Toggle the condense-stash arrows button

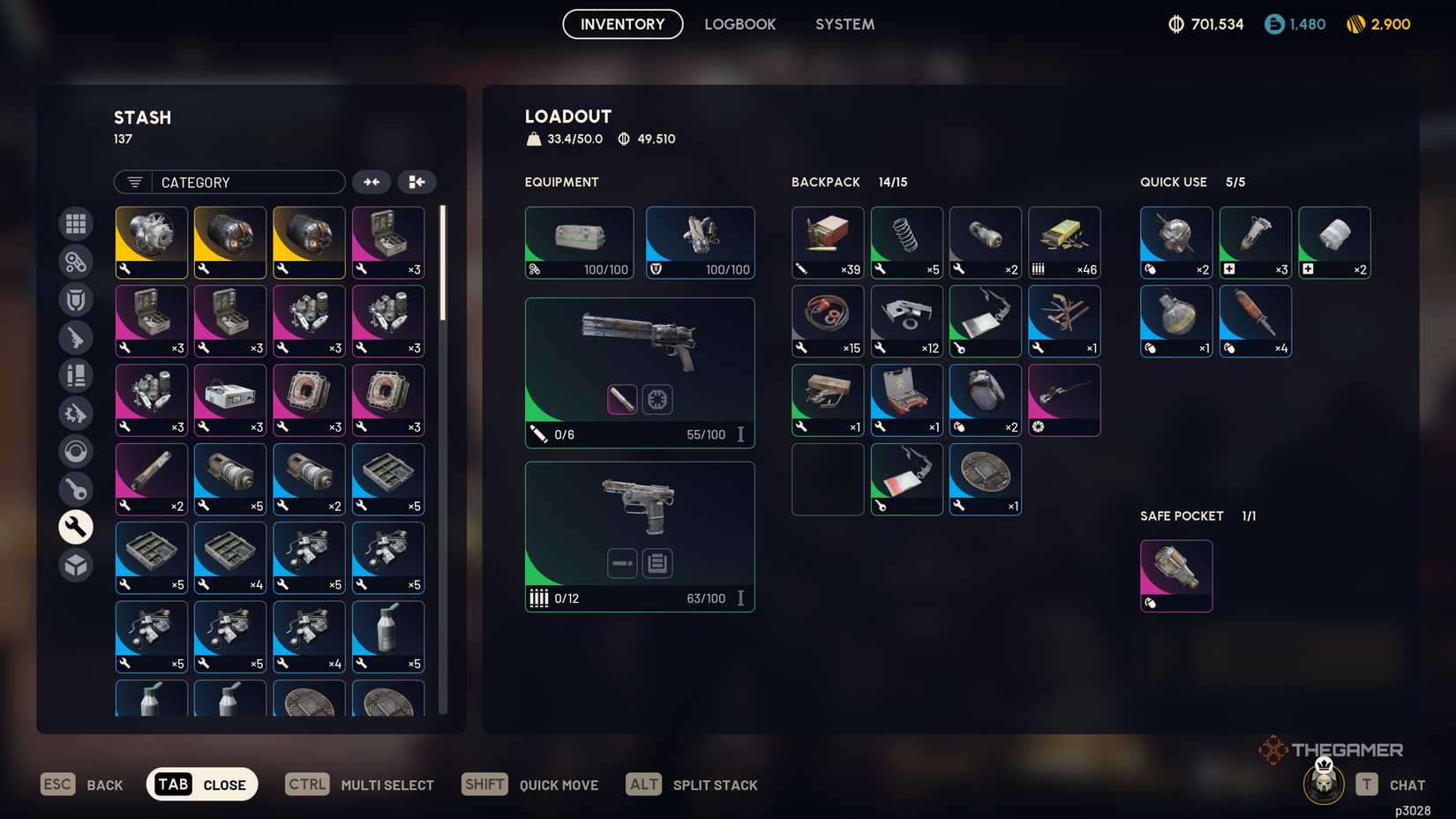click(x=372, y=182)
